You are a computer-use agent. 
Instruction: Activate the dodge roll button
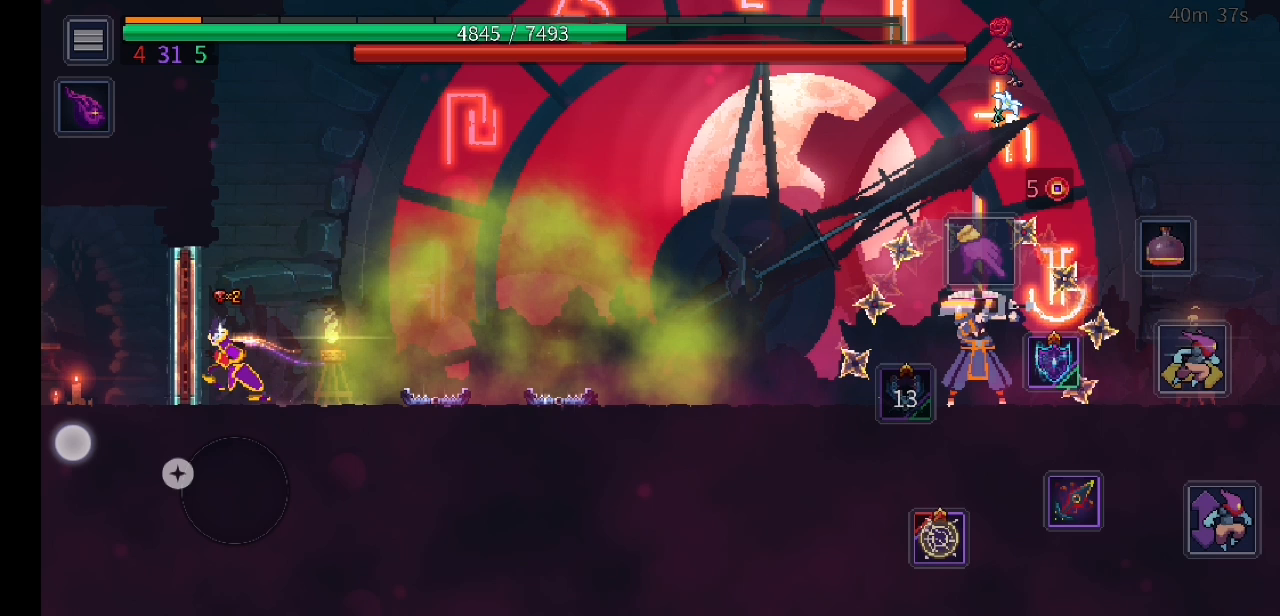(x=1192, y=358)
